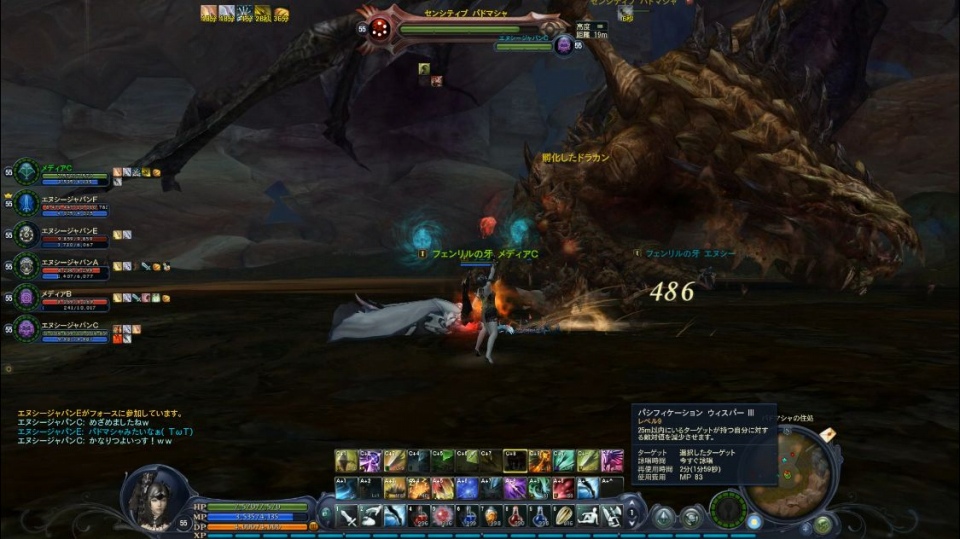Select party member メディアC's frame
This screenshot has height=539, width=960.
tap(62, 173)
